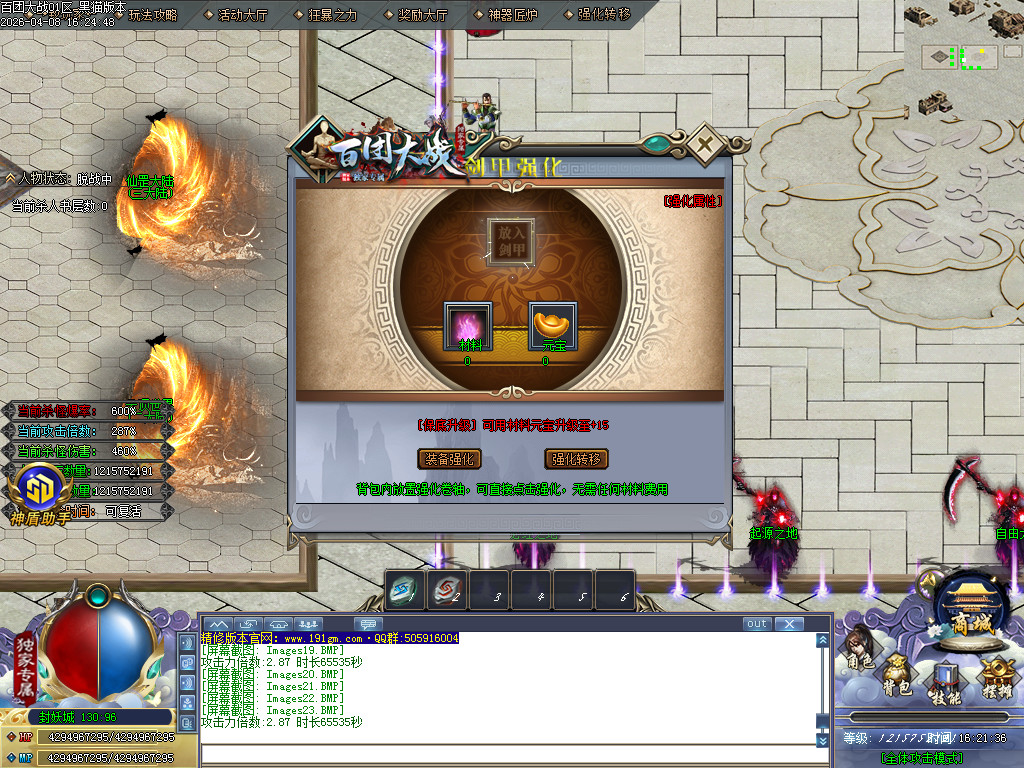
Task: Click the 强化转移 button in the dialog
Action: click(577, 459)
